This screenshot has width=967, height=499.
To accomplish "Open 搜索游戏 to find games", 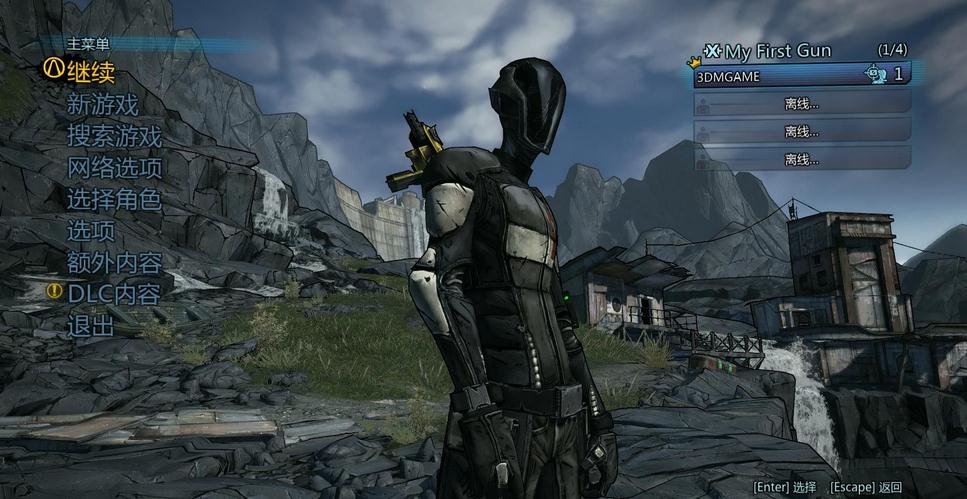I will (114, 136).
